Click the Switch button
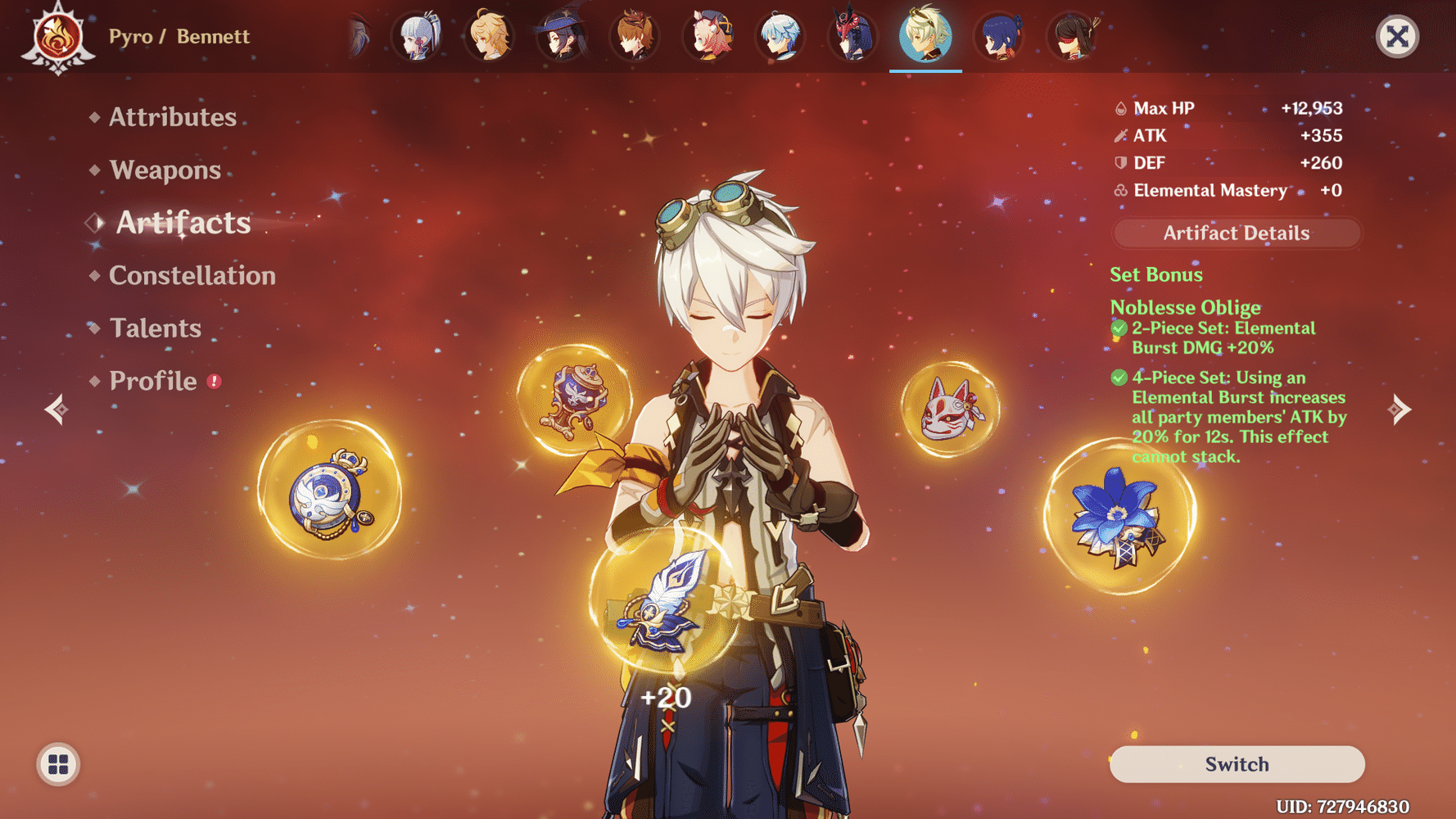 (1237, 764)
